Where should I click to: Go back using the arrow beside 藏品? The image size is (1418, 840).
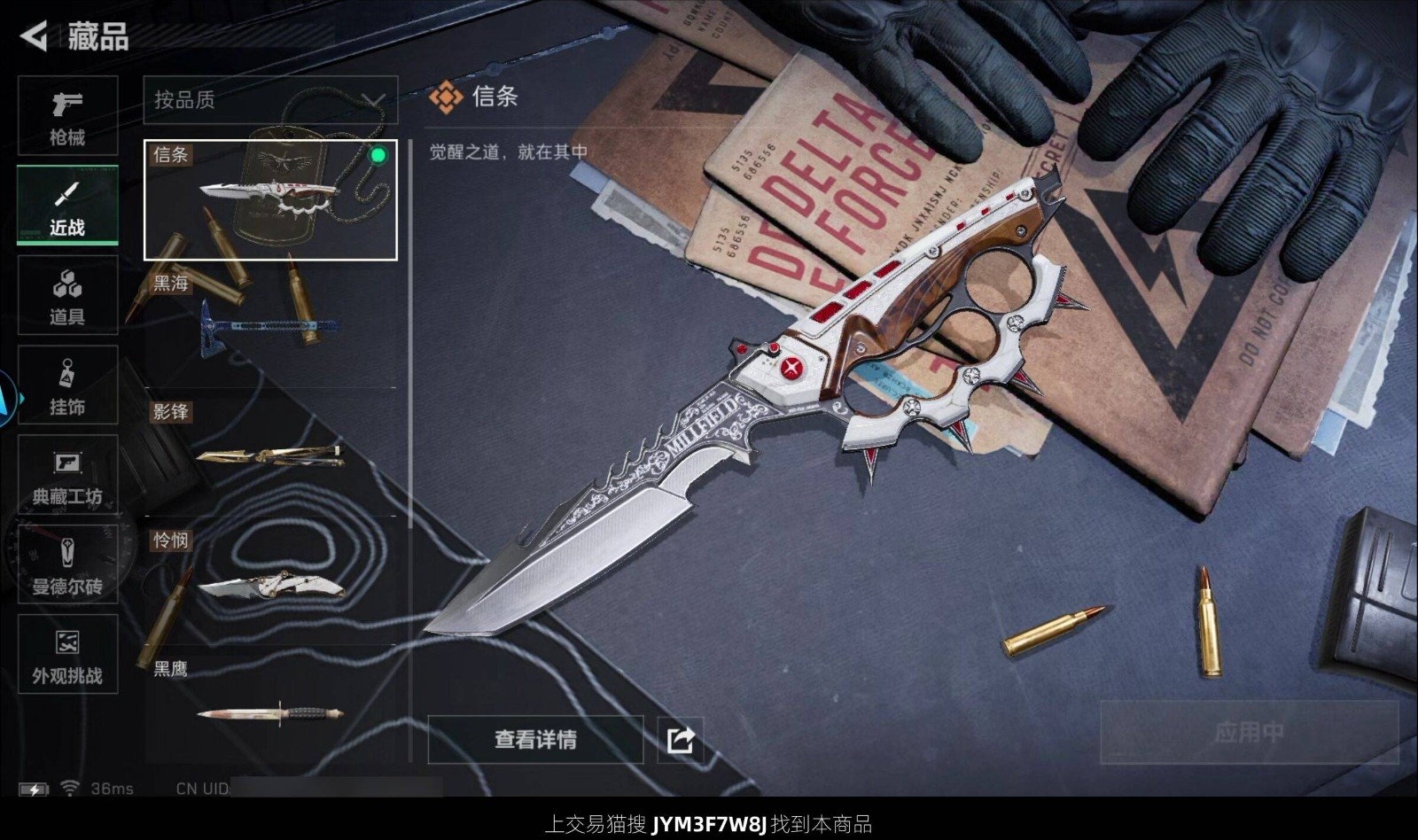click(x=34, y=36)
